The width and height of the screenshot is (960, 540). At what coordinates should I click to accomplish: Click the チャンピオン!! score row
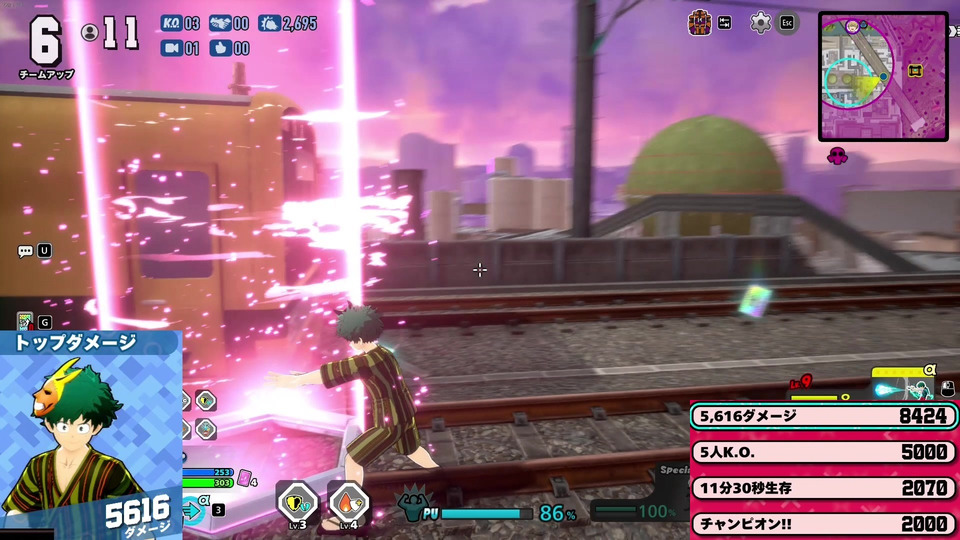pyautogui.click(x=823, y=523)
